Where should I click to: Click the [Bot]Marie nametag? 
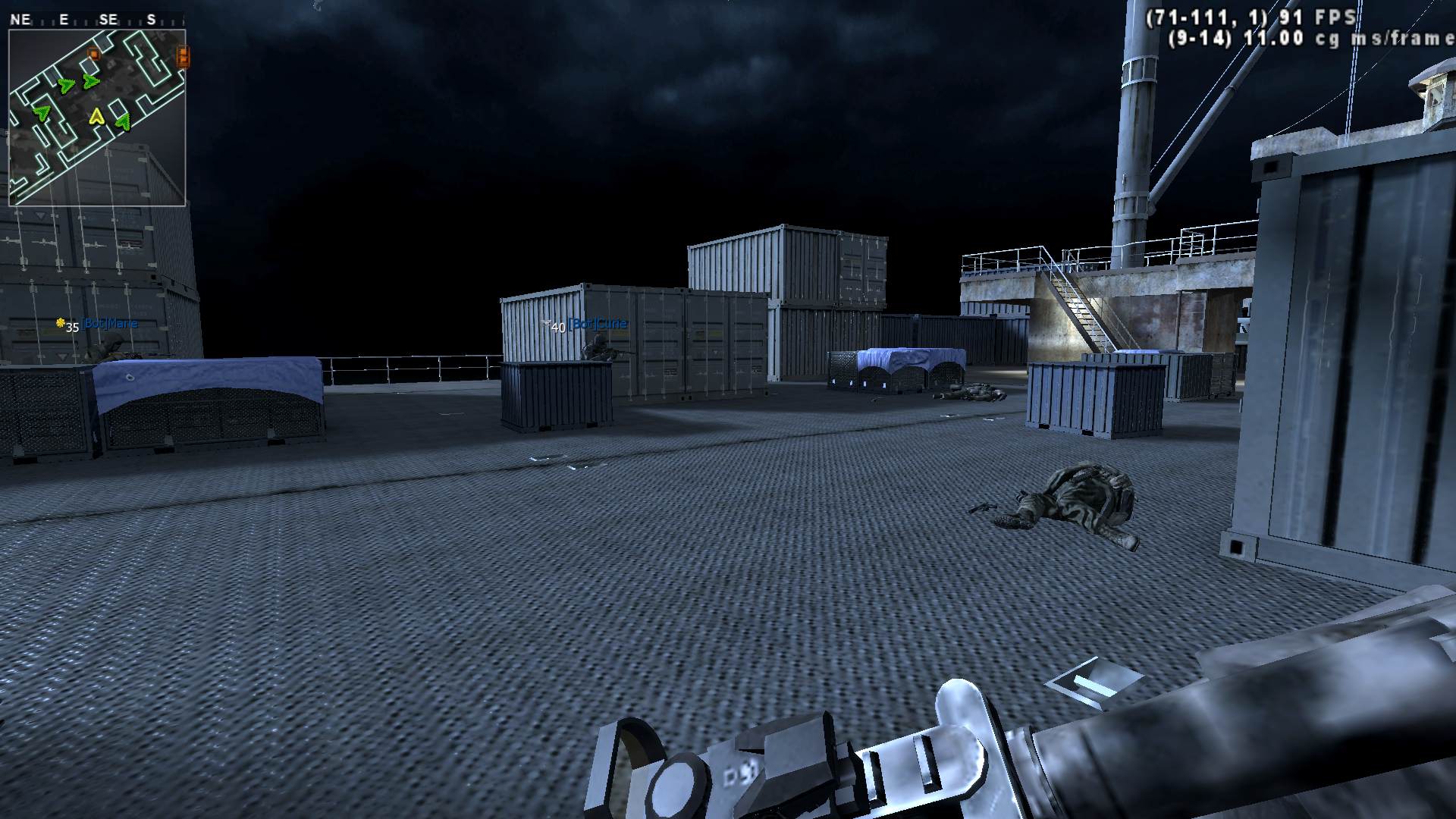click(x=109, y=322)
